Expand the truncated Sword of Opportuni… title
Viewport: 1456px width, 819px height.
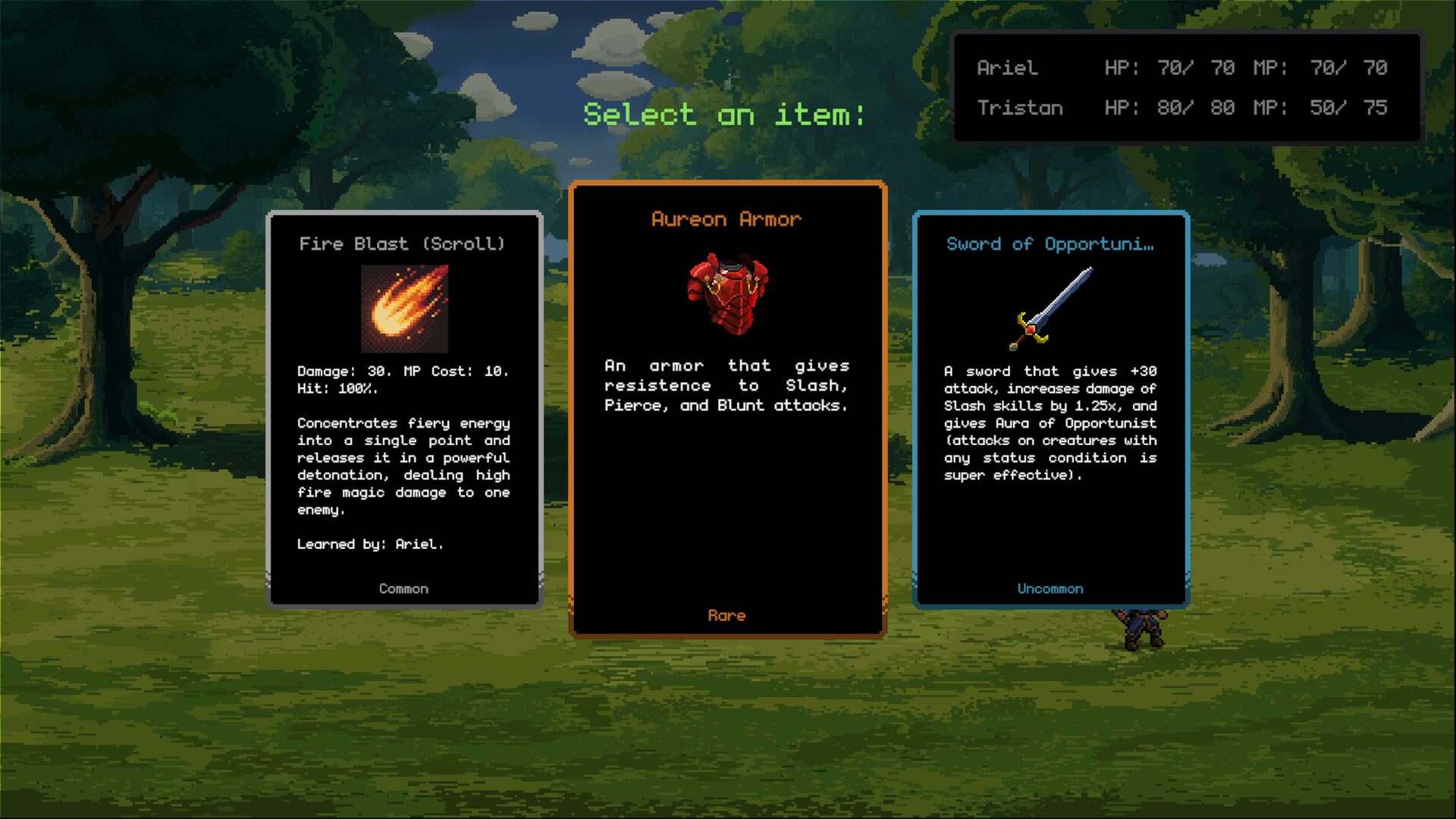[1050, 243]
